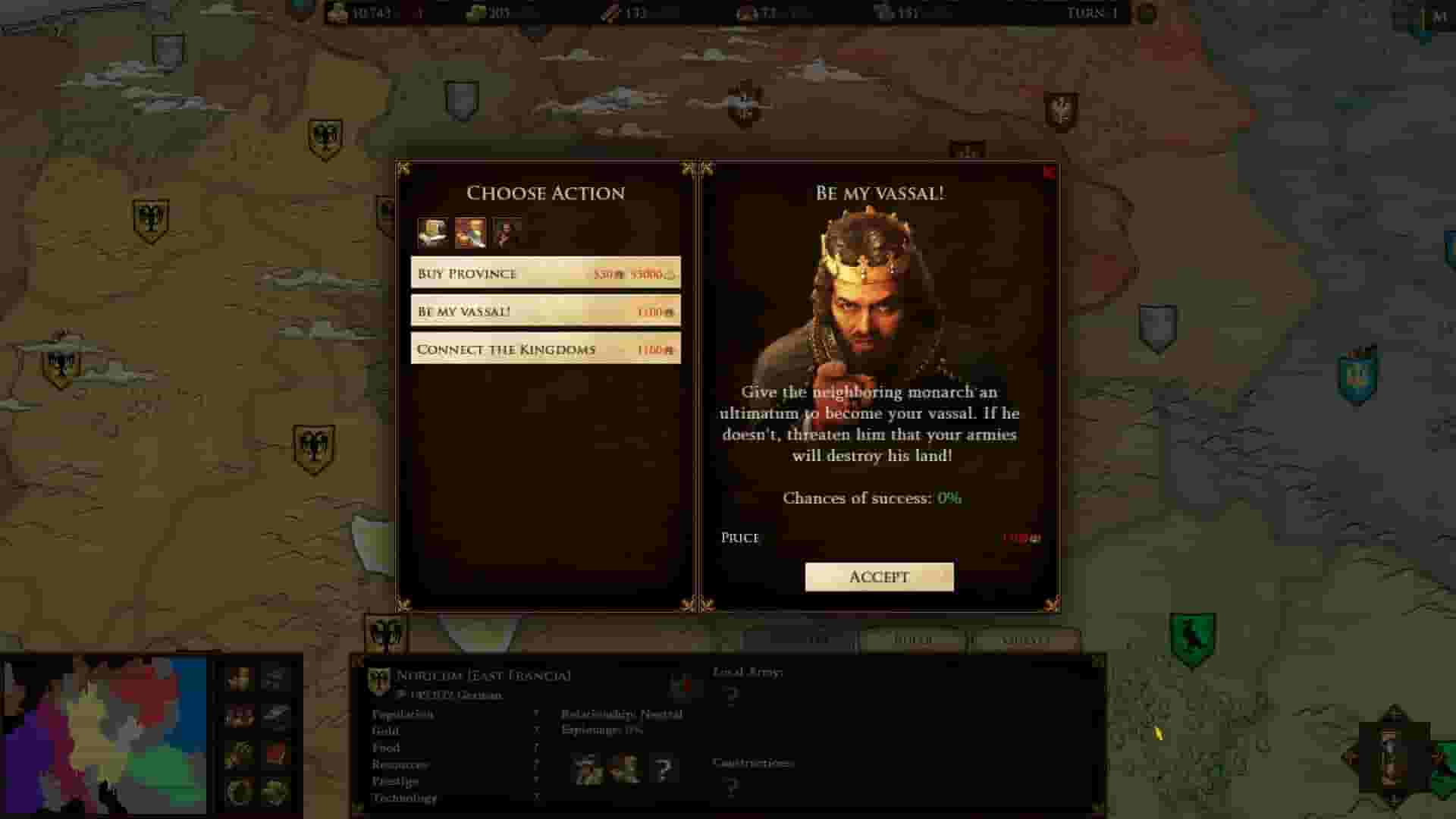Click the Local Army question mark placeholder
Viewport: 1456px width, 819px height.
730,698
